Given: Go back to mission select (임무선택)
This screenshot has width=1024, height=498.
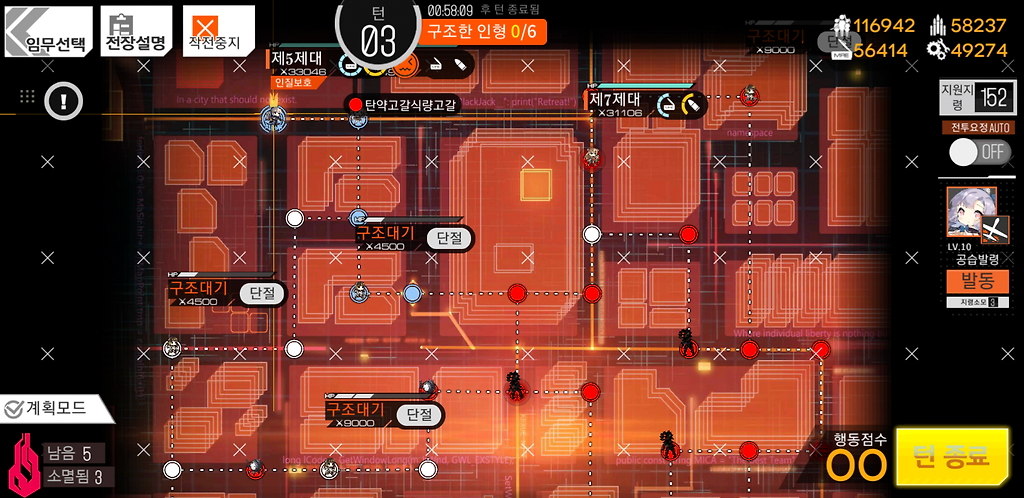Looking at the screenshot, I should [48, 32].
